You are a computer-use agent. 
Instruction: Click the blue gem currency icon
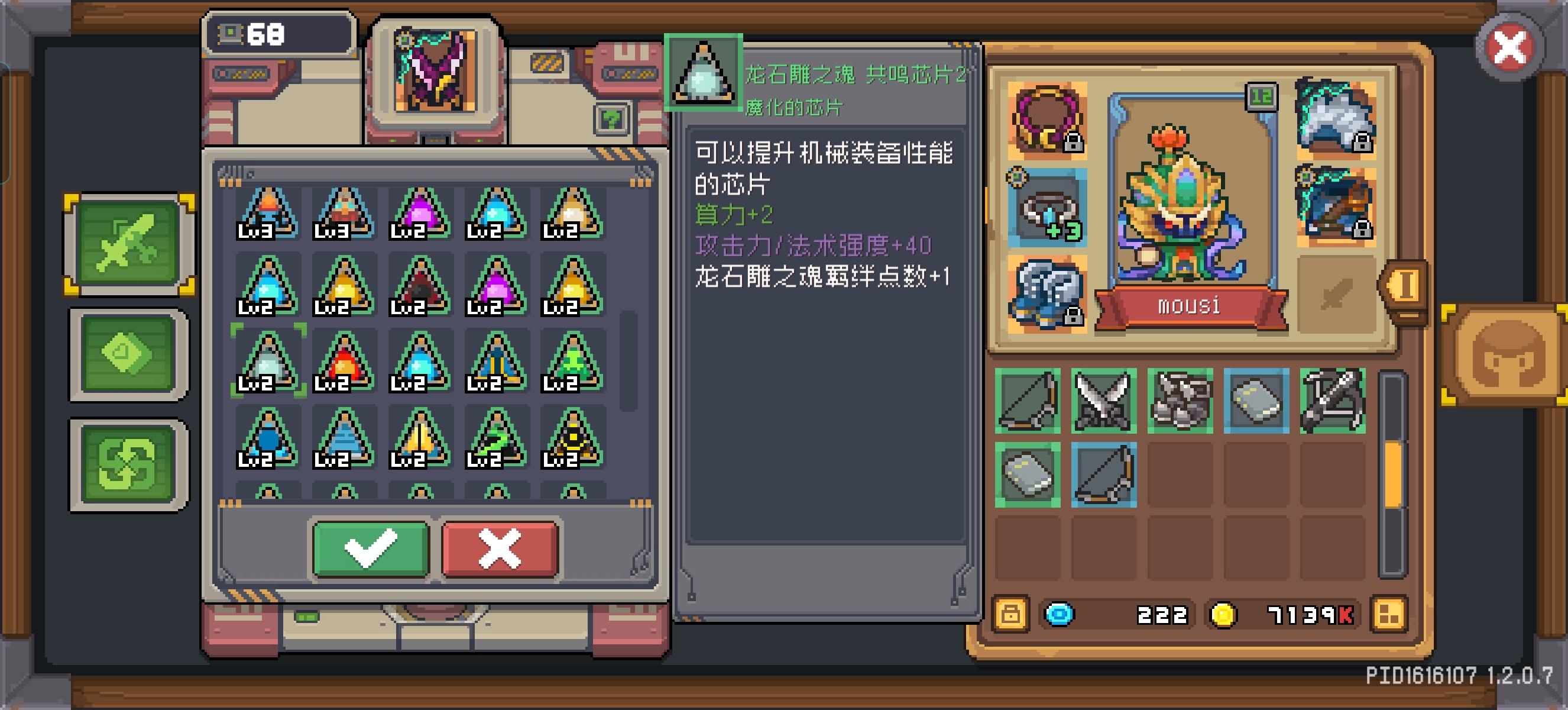click(1059, 615)
